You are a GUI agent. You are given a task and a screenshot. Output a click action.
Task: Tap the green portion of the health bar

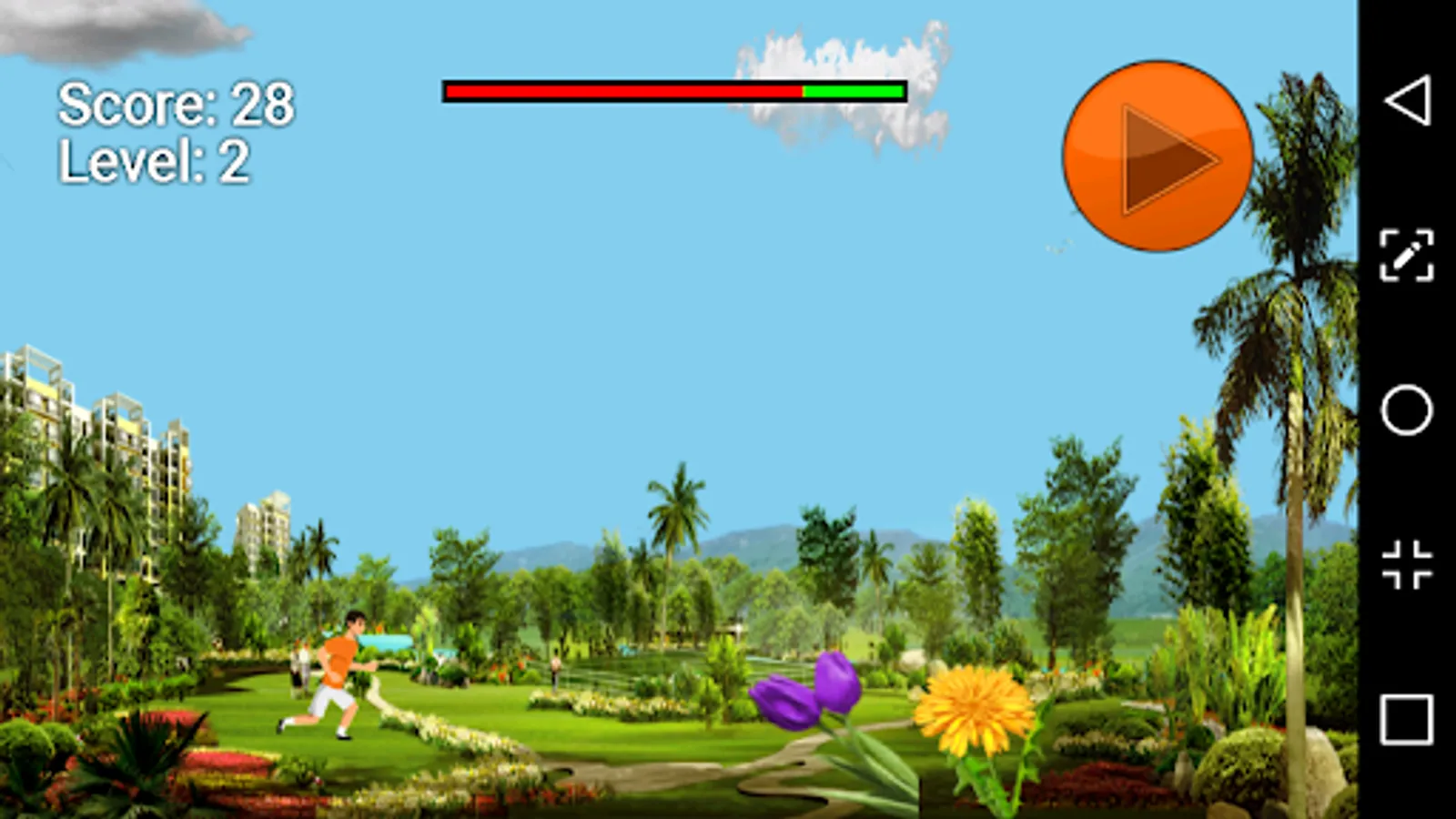pyautogui.click(x=851, y=91)
